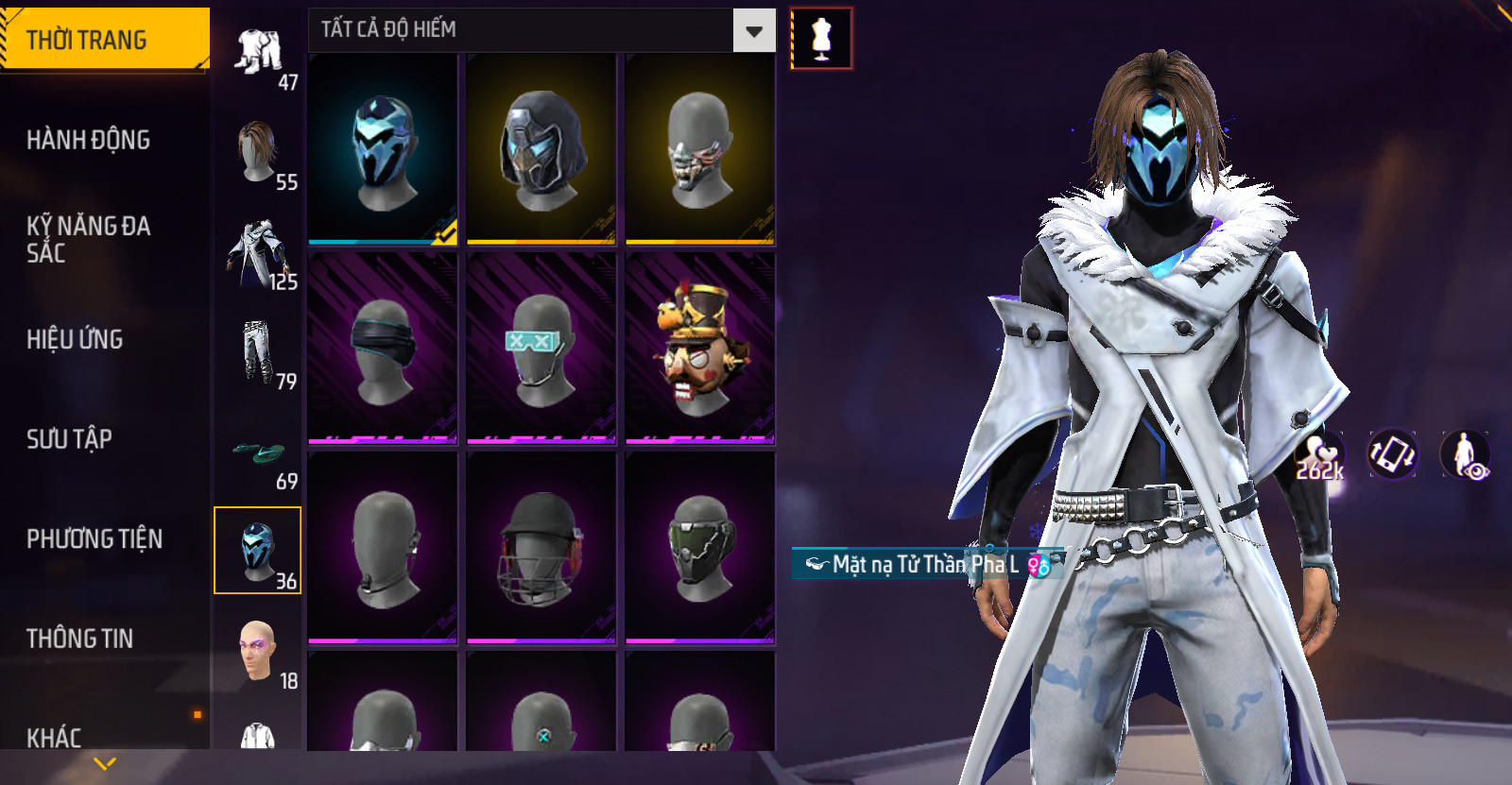The image size is (1512, 785).
Task: Select the face paint category showing 18
Action: tap(258, 652)
